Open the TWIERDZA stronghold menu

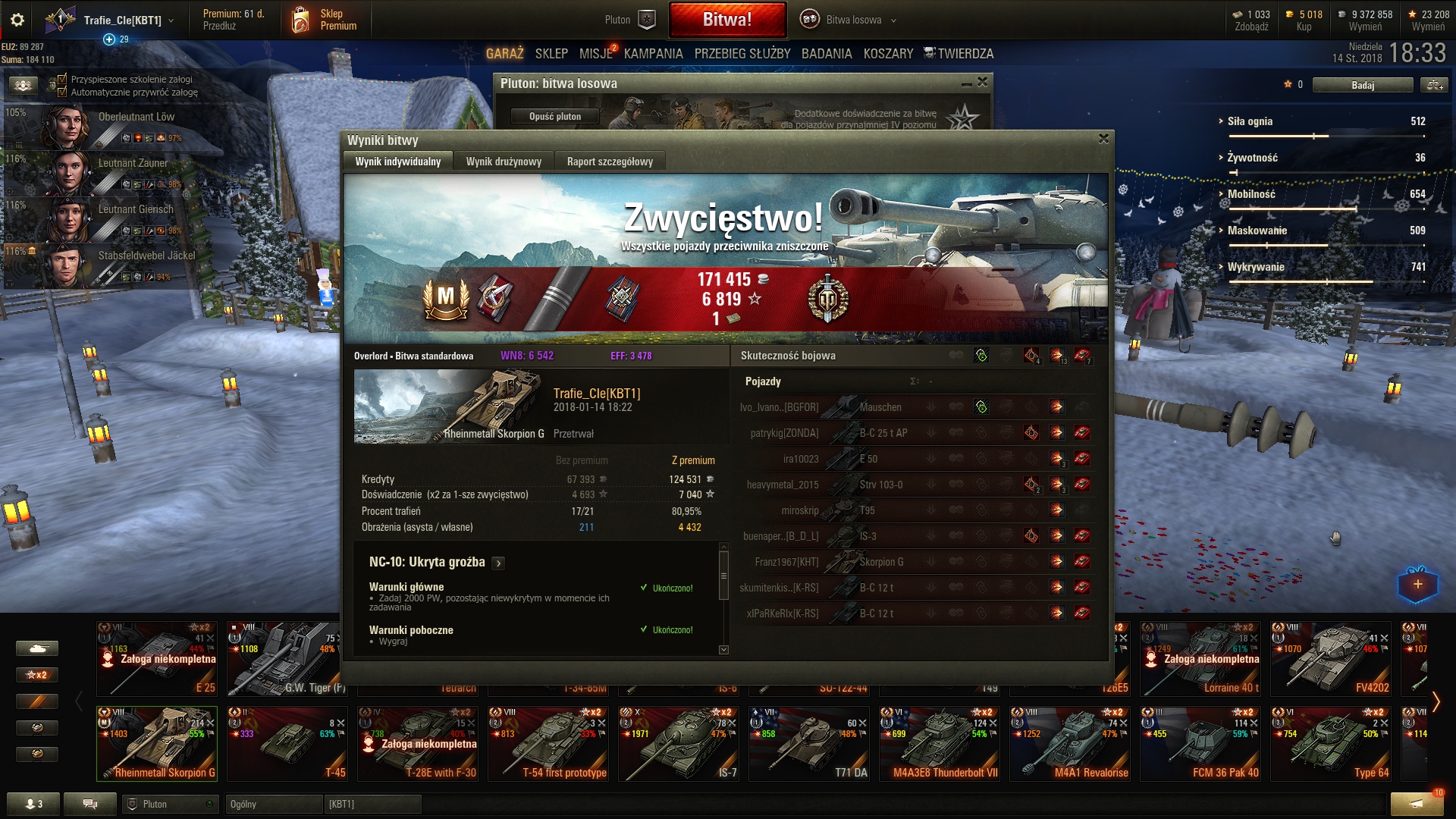pyautogui.click(x=959, y=54)
